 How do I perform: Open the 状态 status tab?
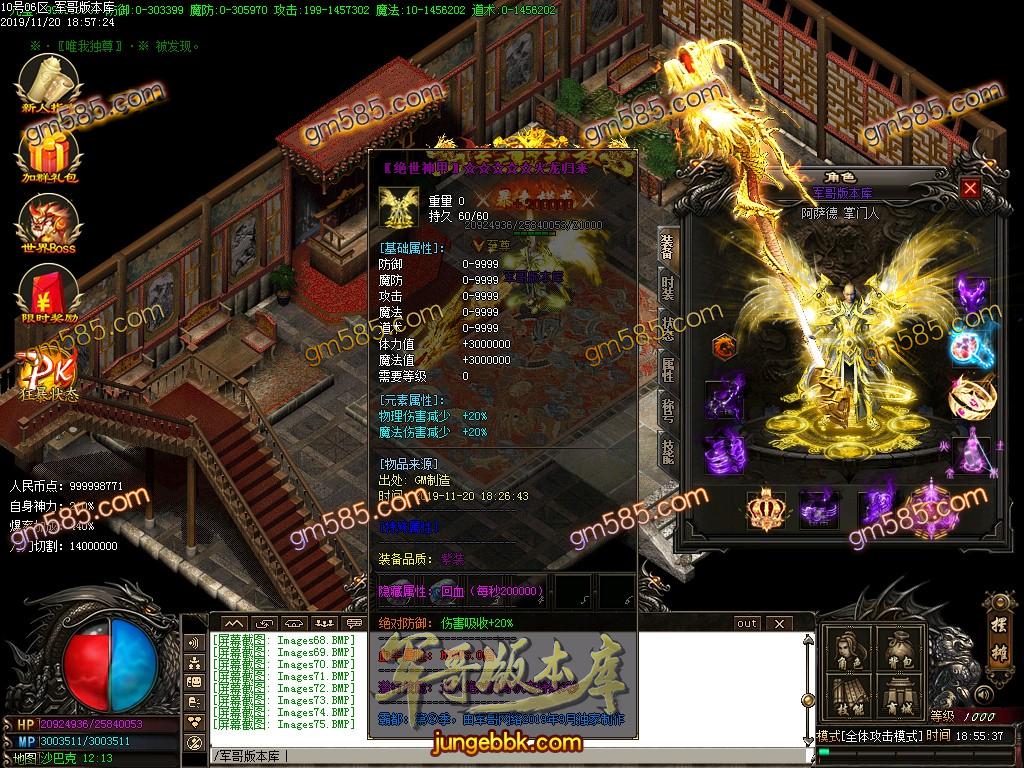point(668,329)
